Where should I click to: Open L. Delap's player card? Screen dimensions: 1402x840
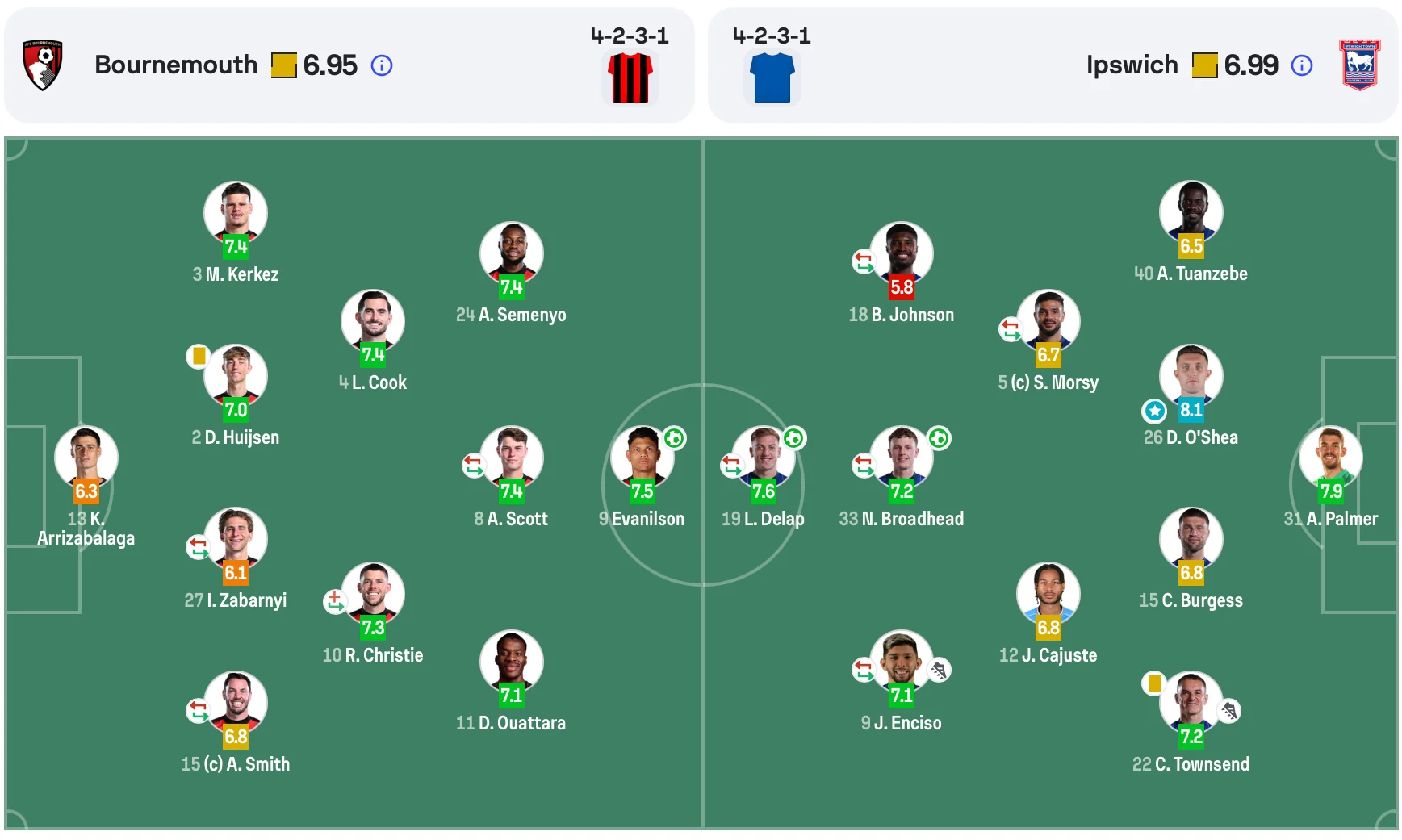pos(764,458)
